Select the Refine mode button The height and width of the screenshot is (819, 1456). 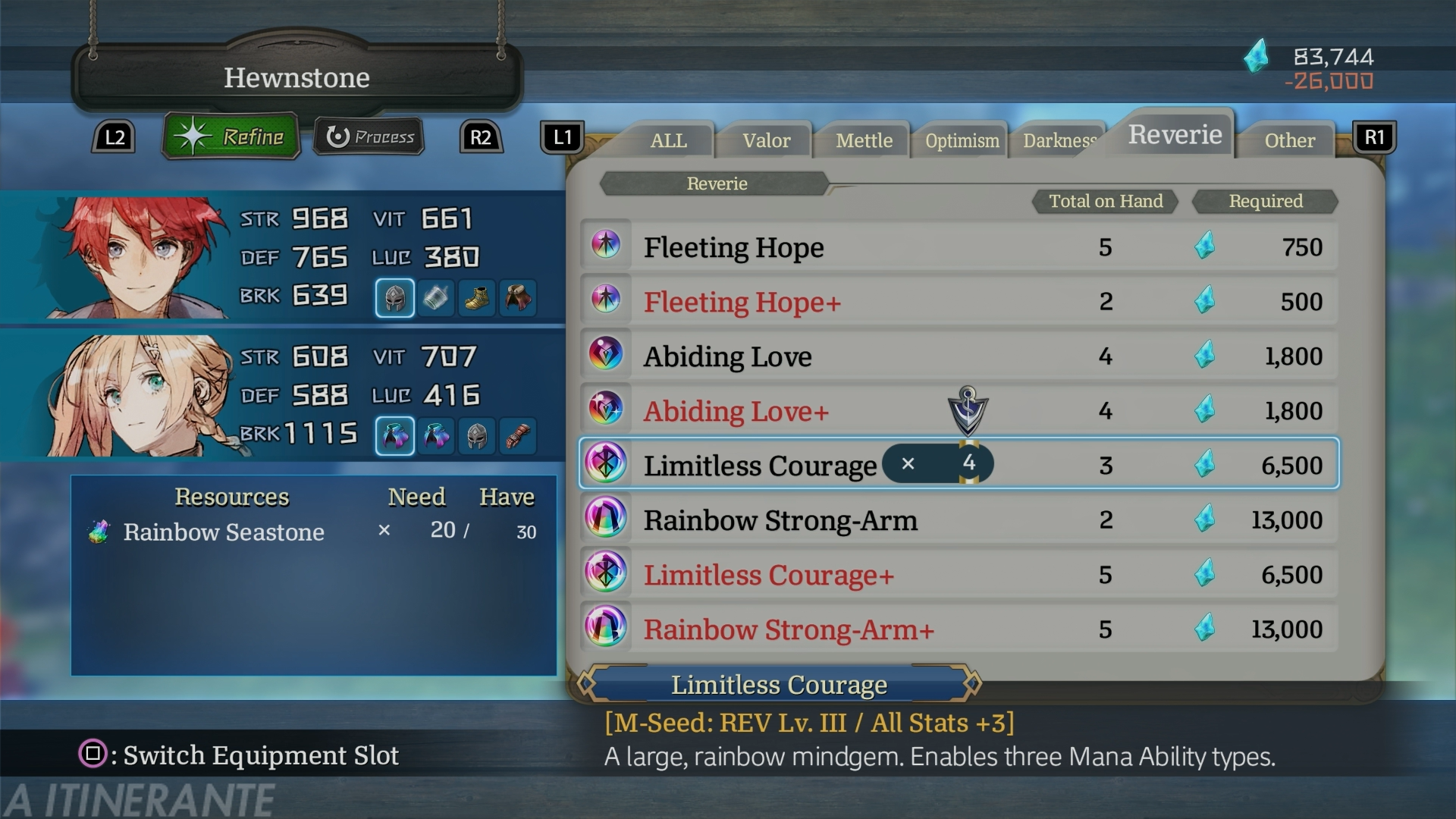coord(231,136)
